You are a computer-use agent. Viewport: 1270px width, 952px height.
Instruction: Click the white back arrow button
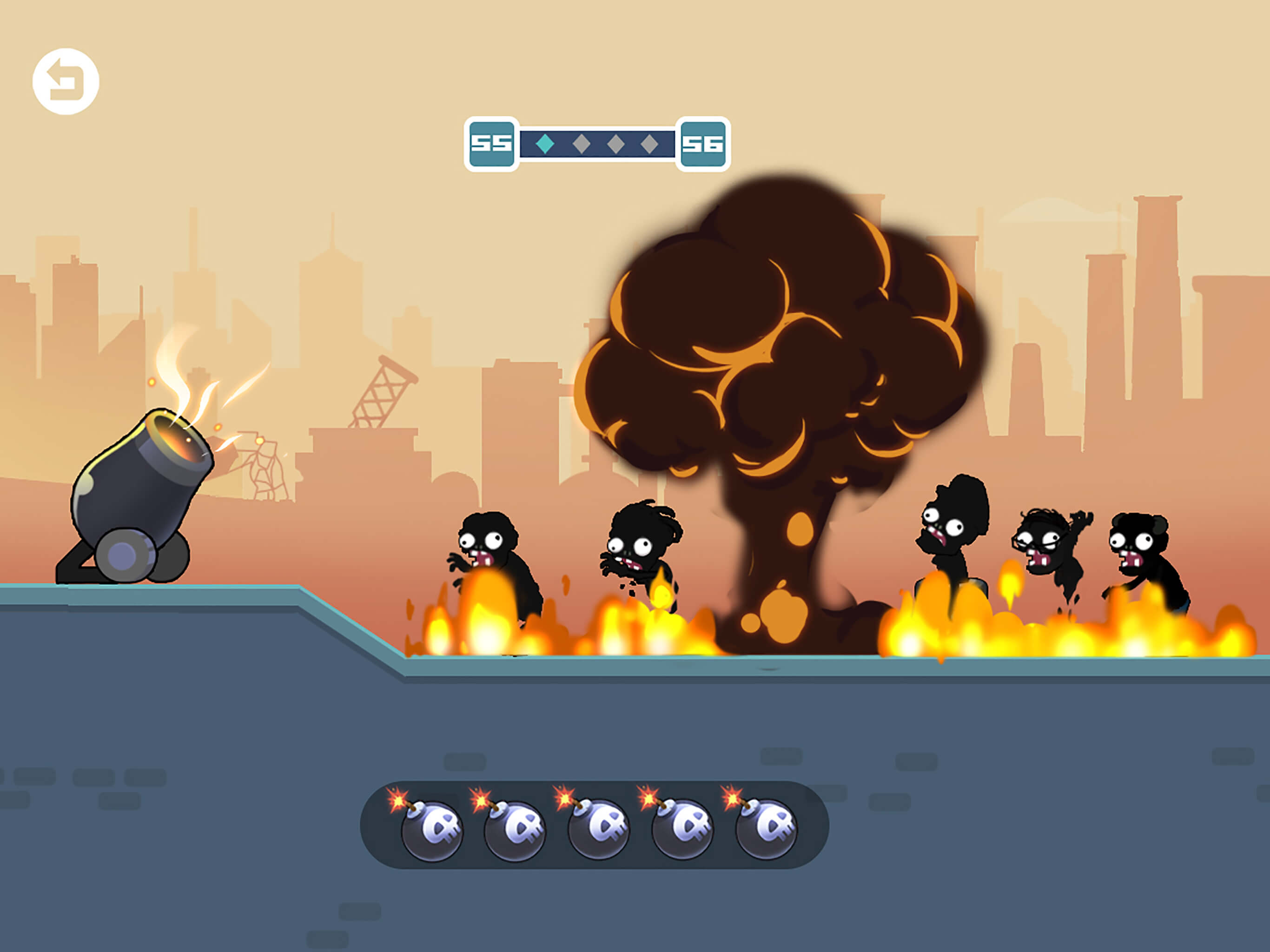point(66,81)
